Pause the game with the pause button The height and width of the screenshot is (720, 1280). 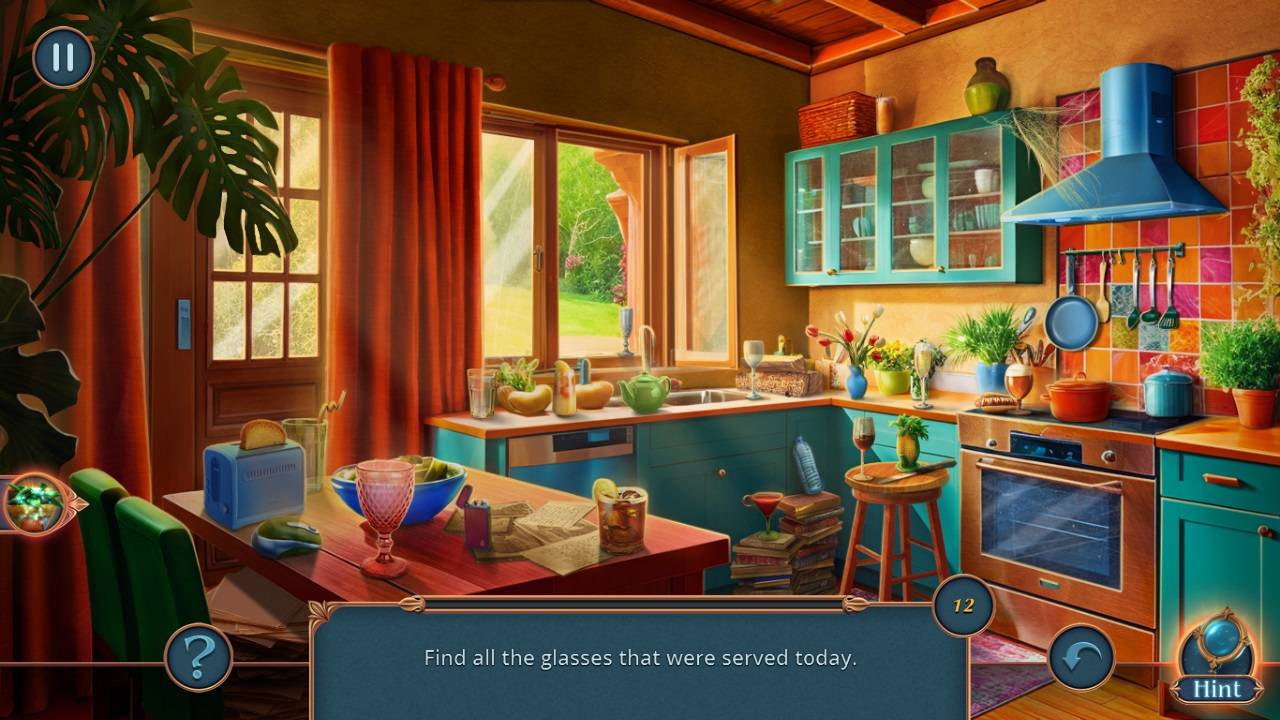point(63,57)
